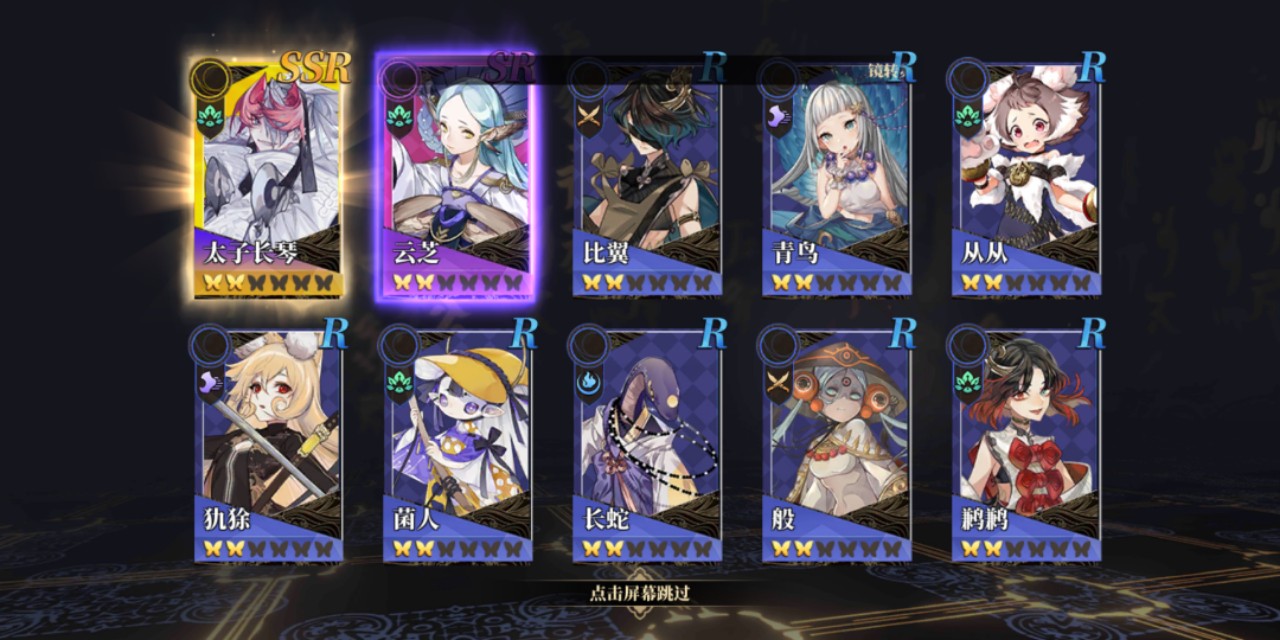Select the 菌人 card
The image size is (1280, 640).
[x=456, y=442]
